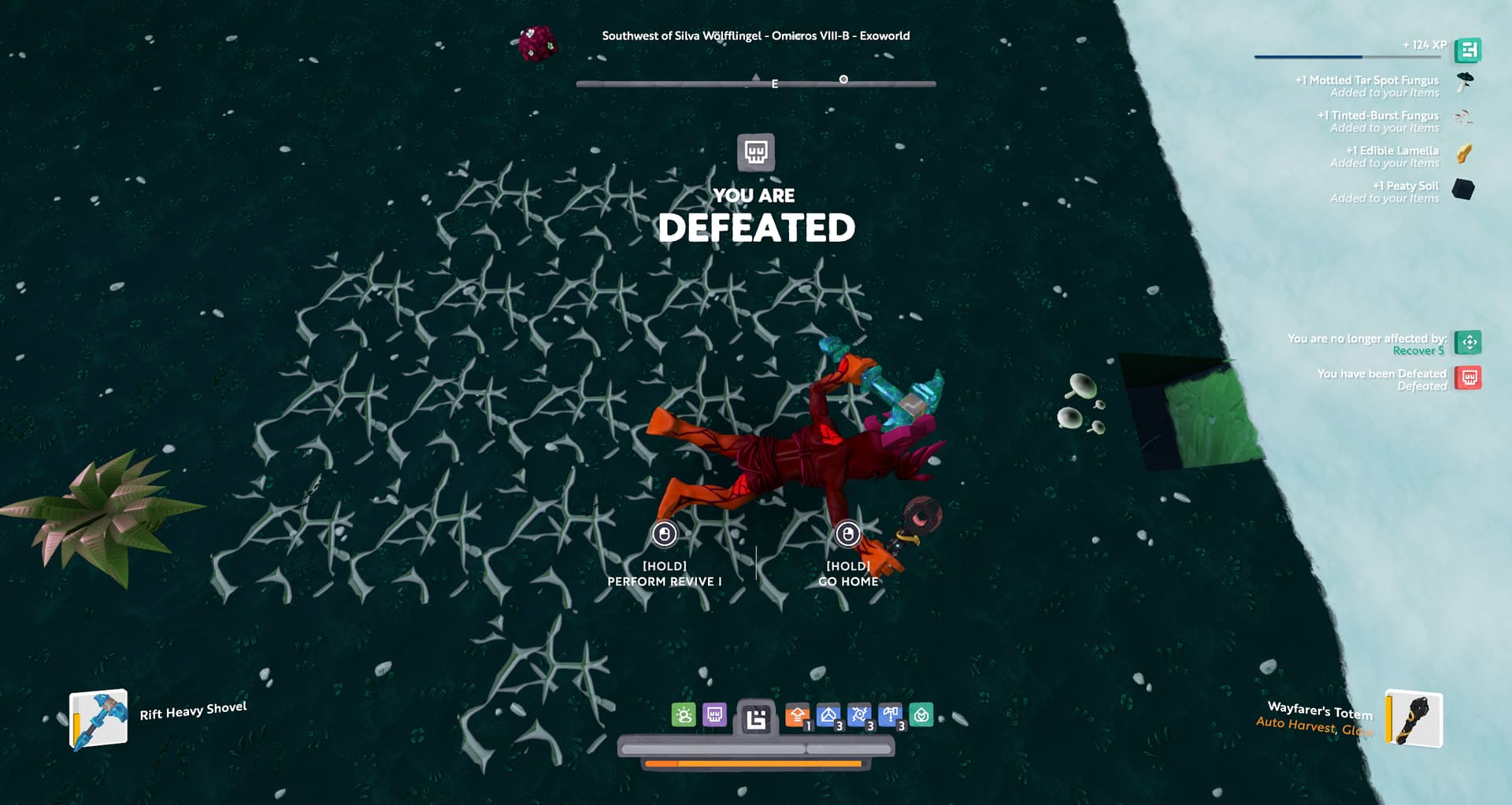Click the teal leaf-drop status icon
1512x805 pixels.
921,715
